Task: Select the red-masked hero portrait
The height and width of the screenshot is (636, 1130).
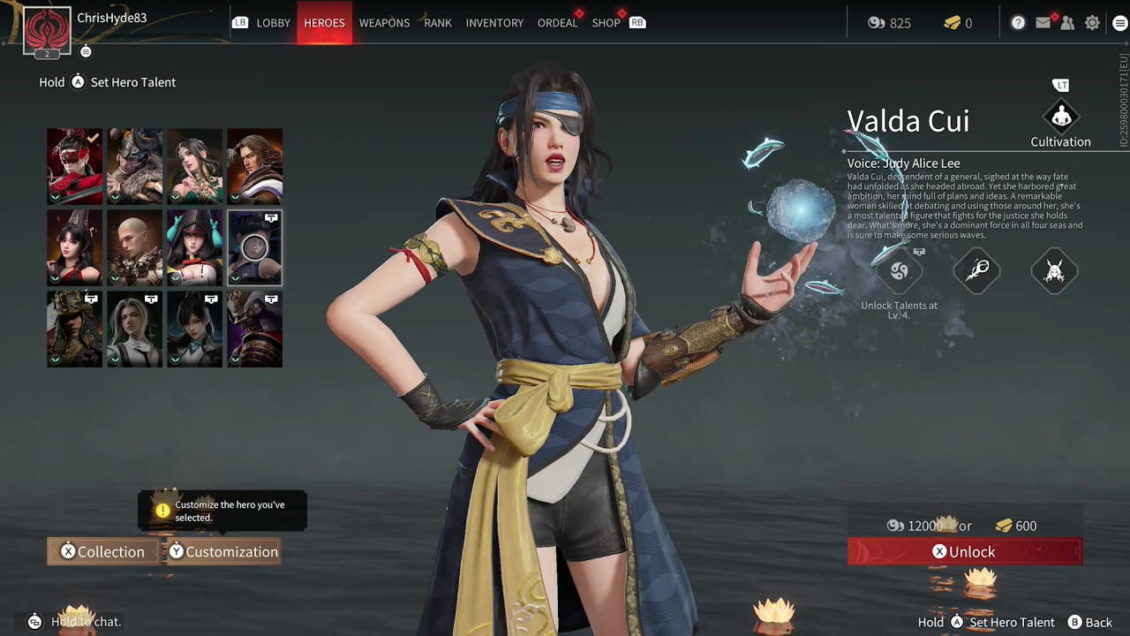Action: 75,166
